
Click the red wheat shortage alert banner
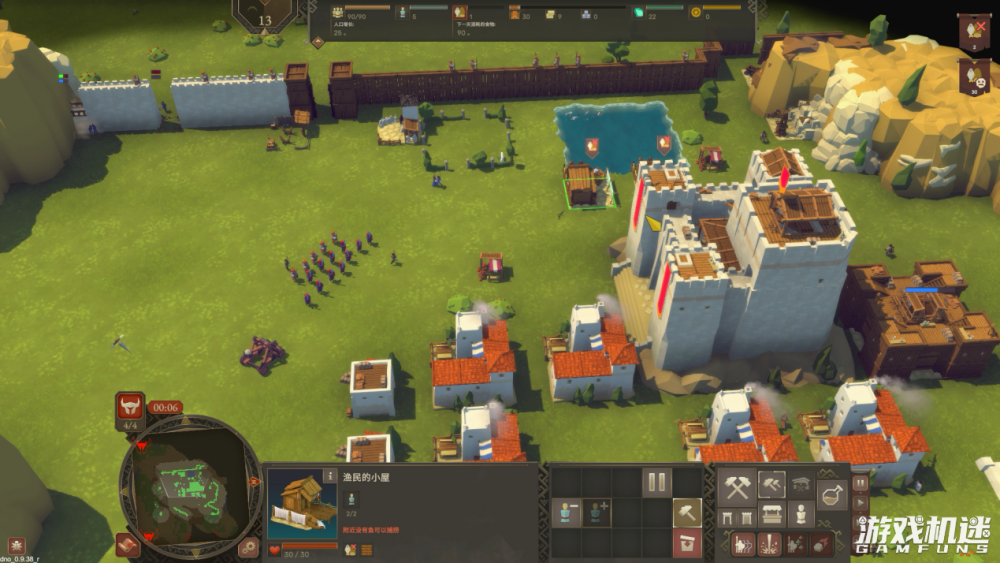point(973,32)
